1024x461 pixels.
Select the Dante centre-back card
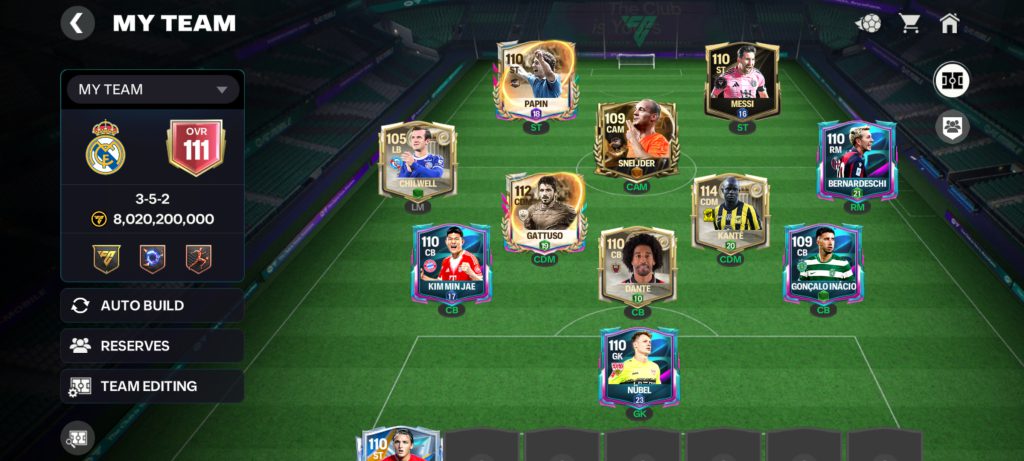point(637,265)
